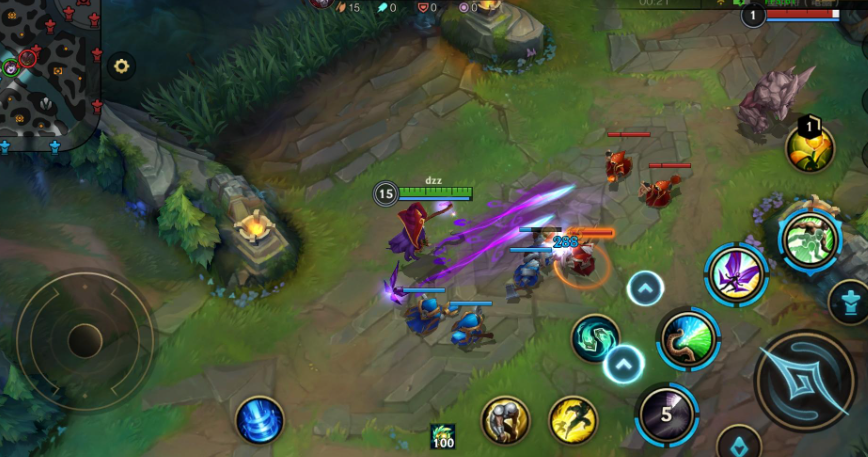This screenshot has width=868, height=457.
Task: Open the gear settings menu
Action: click(x=122, y=66)
